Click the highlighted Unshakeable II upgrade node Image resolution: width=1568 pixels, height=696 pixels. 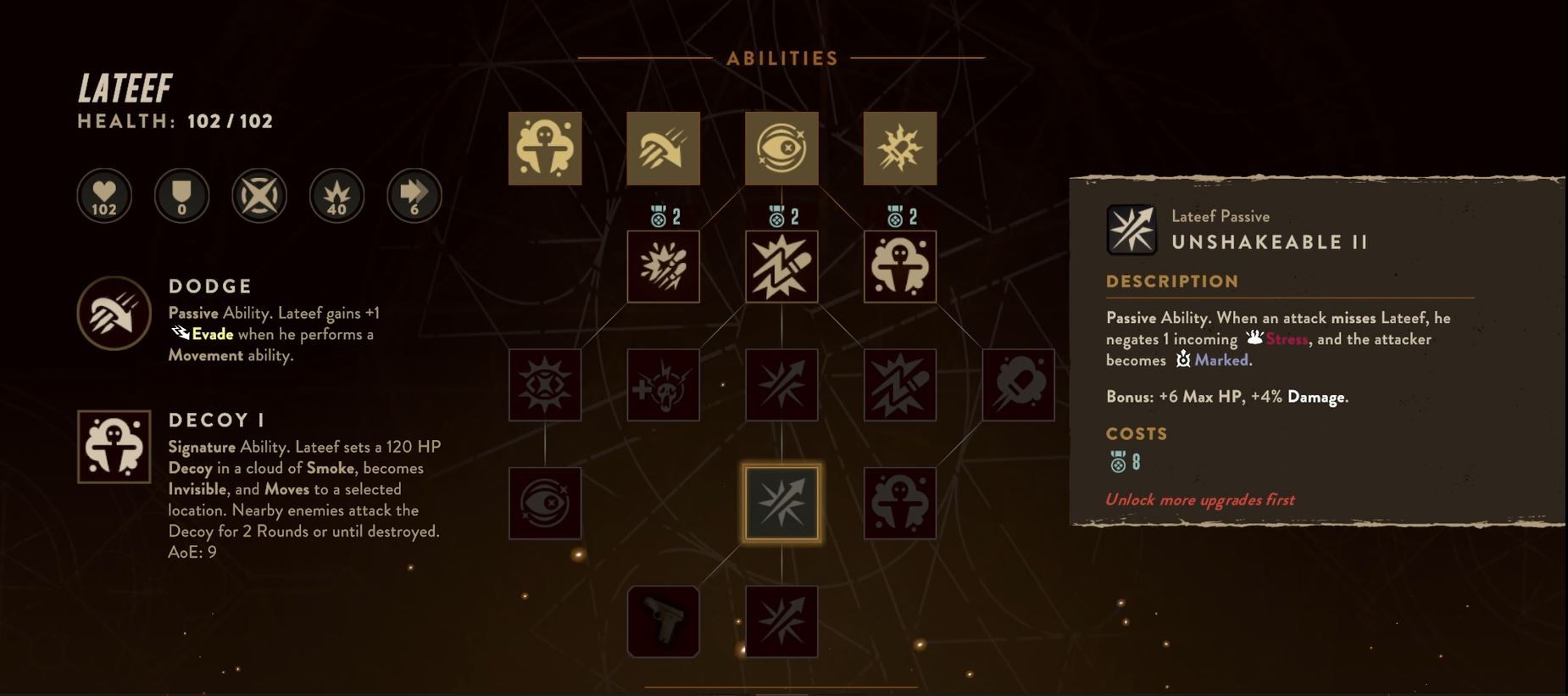(x=780, y=502)
